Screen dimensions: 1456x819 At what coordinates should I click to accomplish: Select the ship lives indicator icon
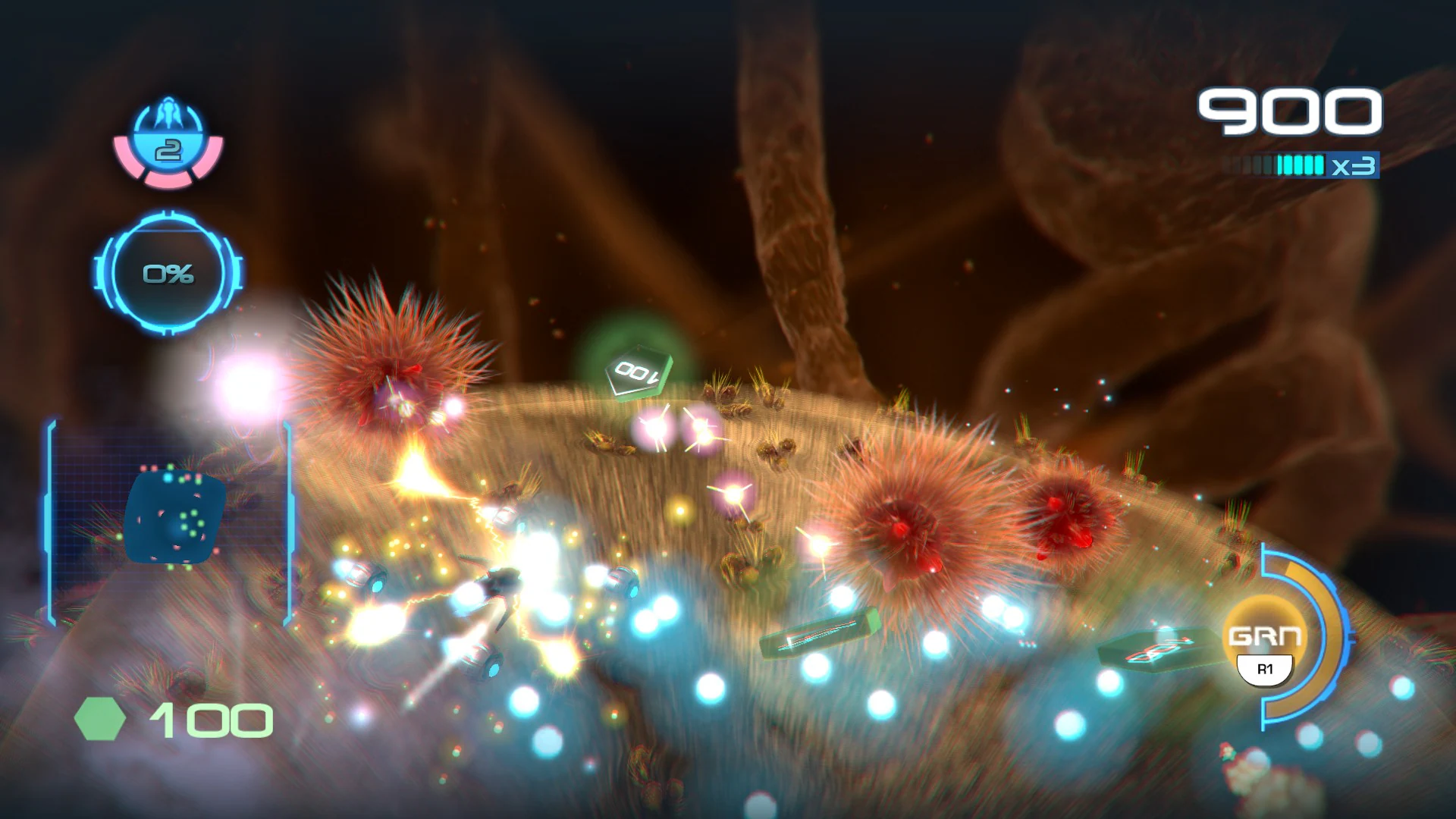168,150
